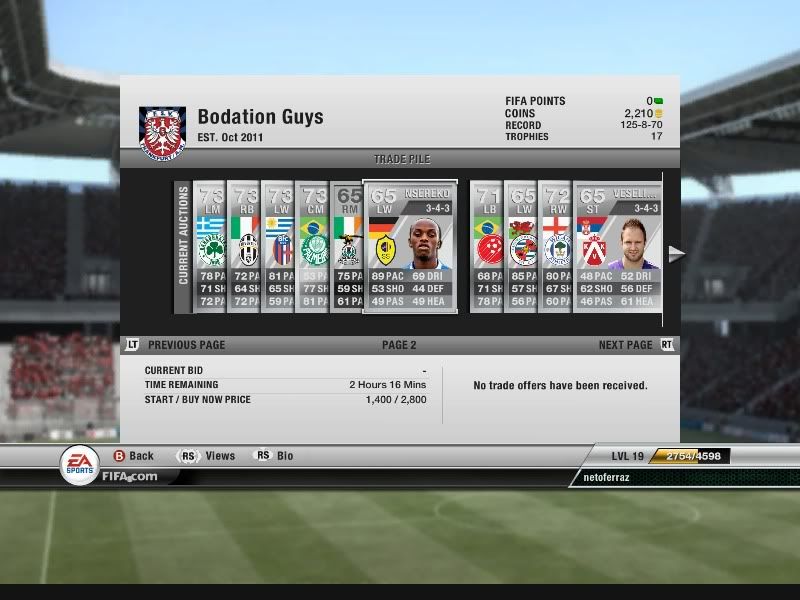
Task: Select the 65 RM Irish player card
Action: [x=346, y=247]
